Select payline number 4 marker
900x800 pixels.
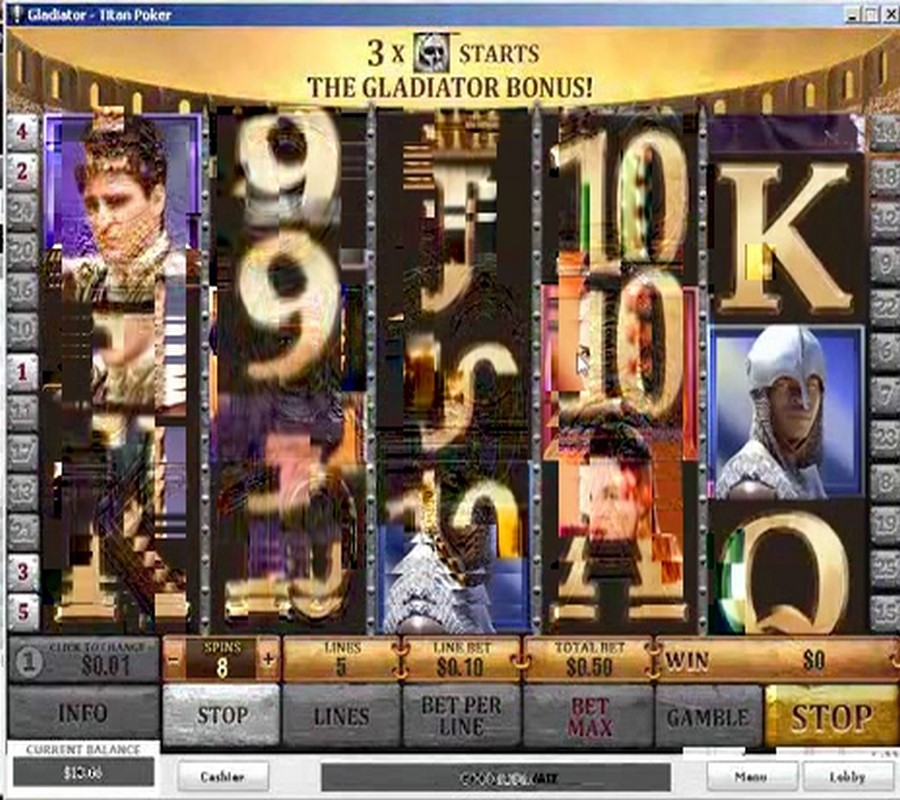[22, 130]
